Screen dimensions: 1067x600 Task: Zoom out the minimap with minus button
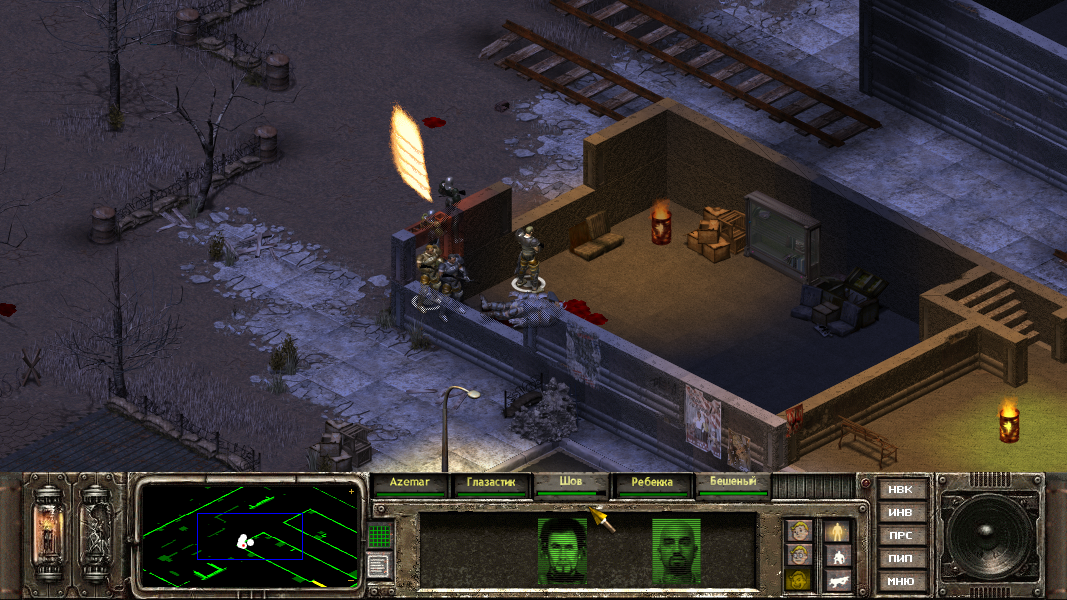(x=351, y=578)
